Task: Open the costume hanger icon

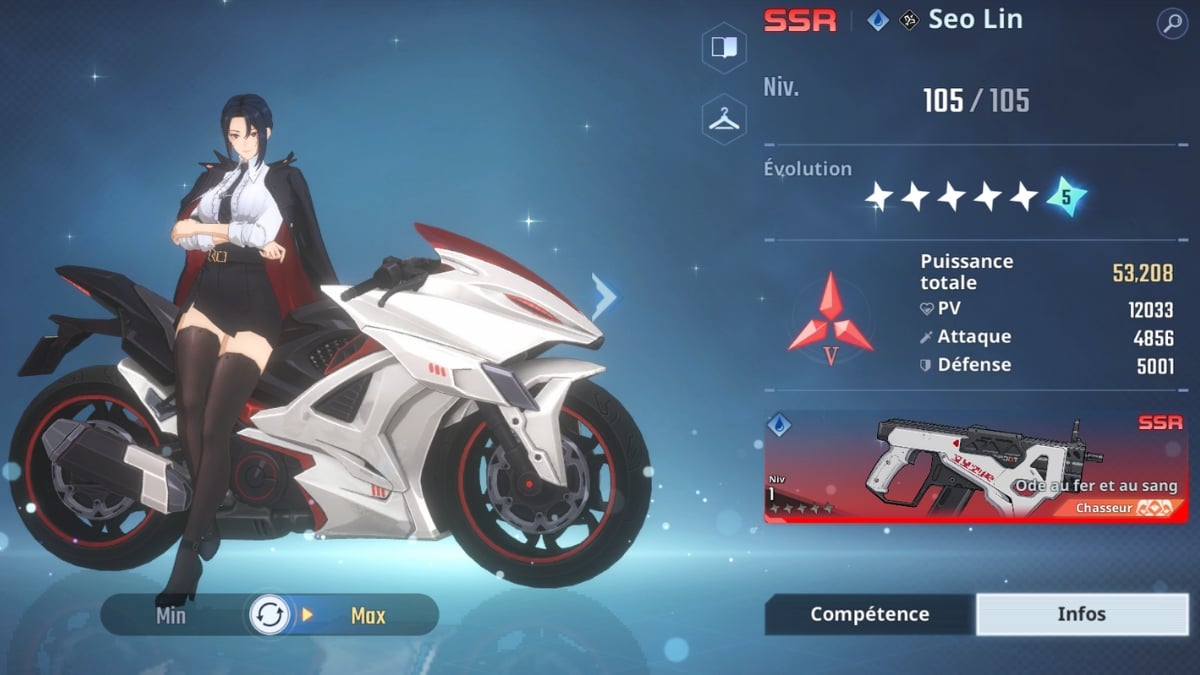Action: [x=724, y=119]
